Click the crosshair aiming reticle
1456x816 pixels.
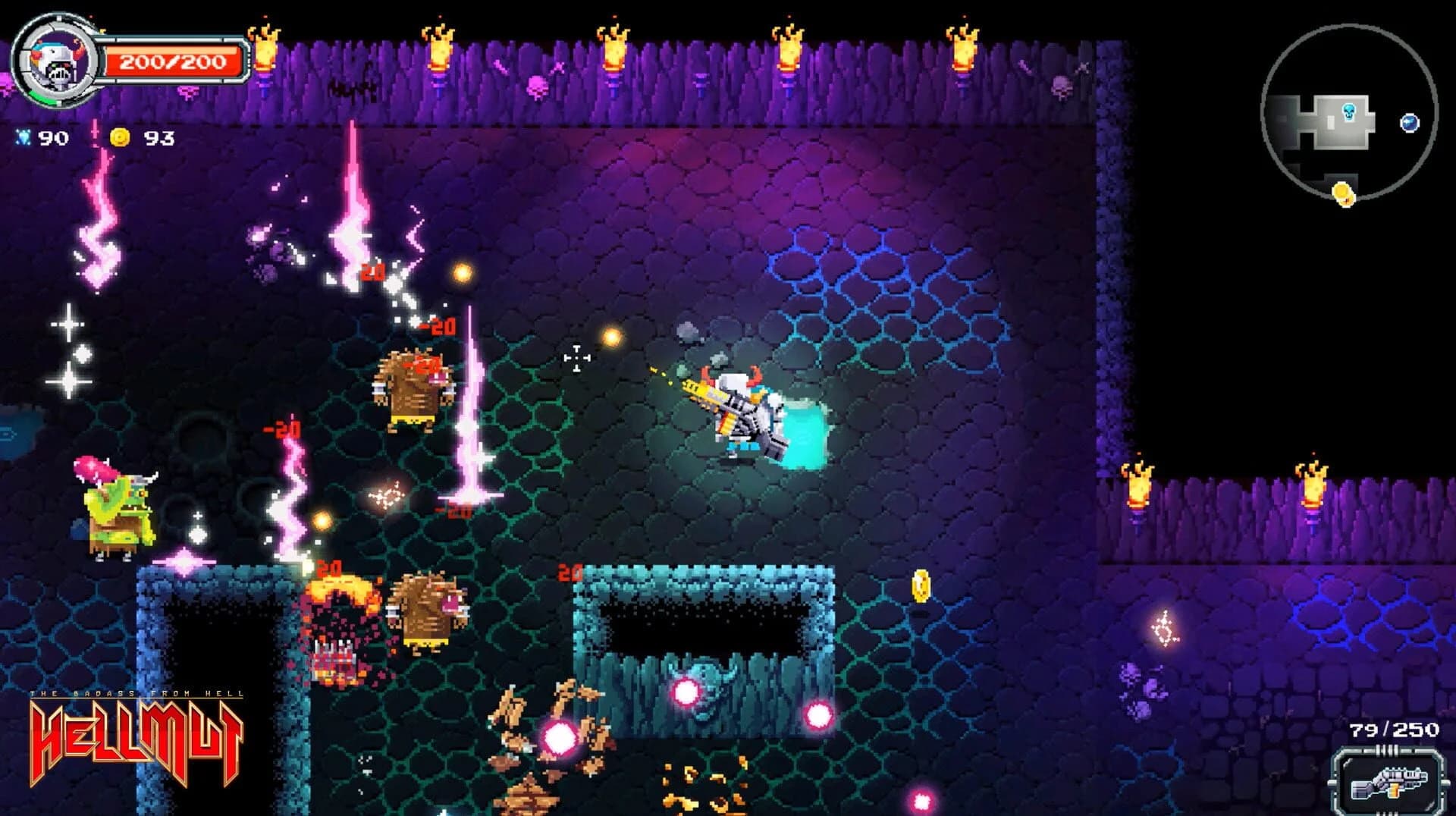(576, 356)
